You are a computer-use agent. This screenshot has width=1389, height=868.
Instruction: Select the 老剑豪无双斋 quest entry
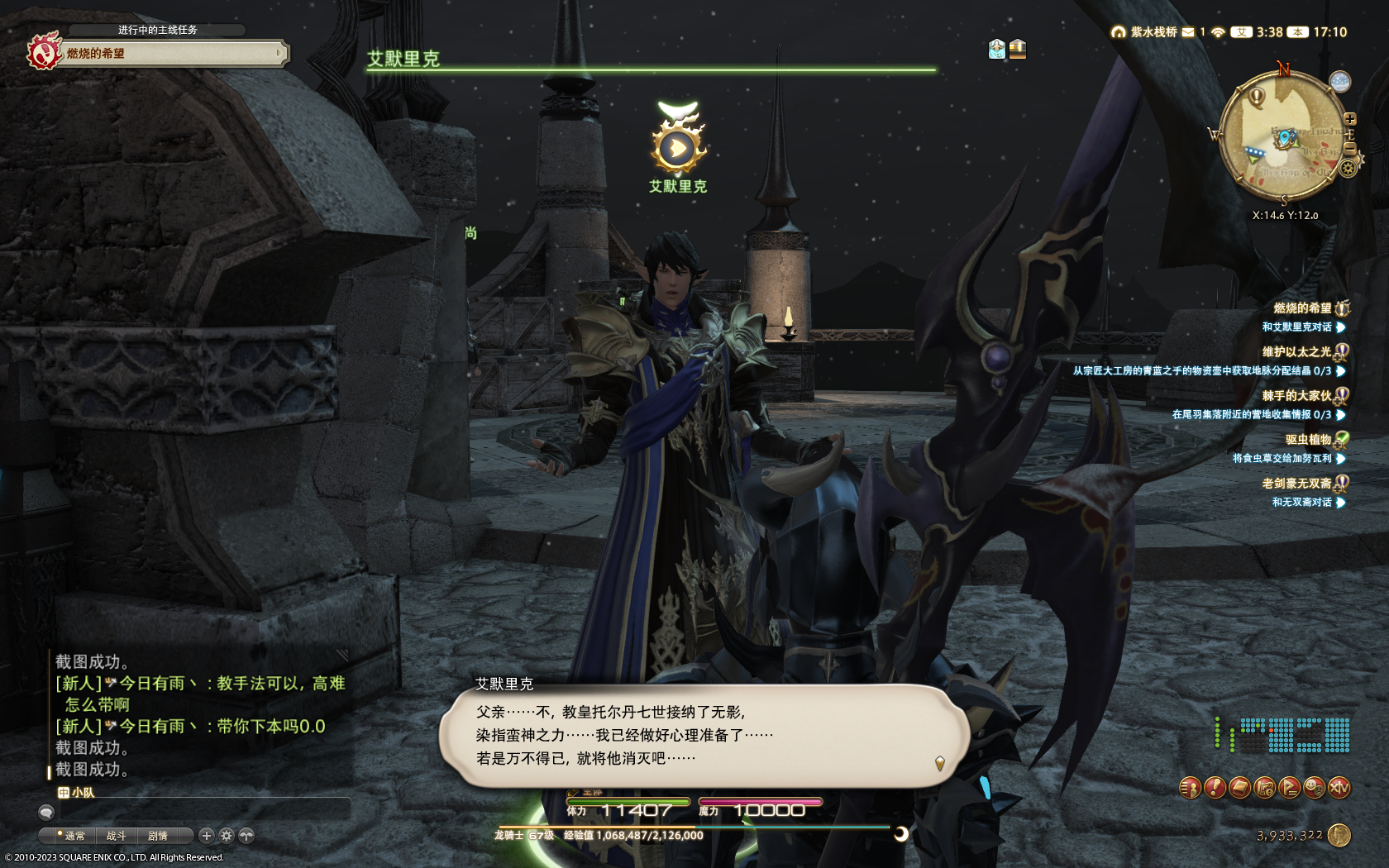coord(1296,483)
